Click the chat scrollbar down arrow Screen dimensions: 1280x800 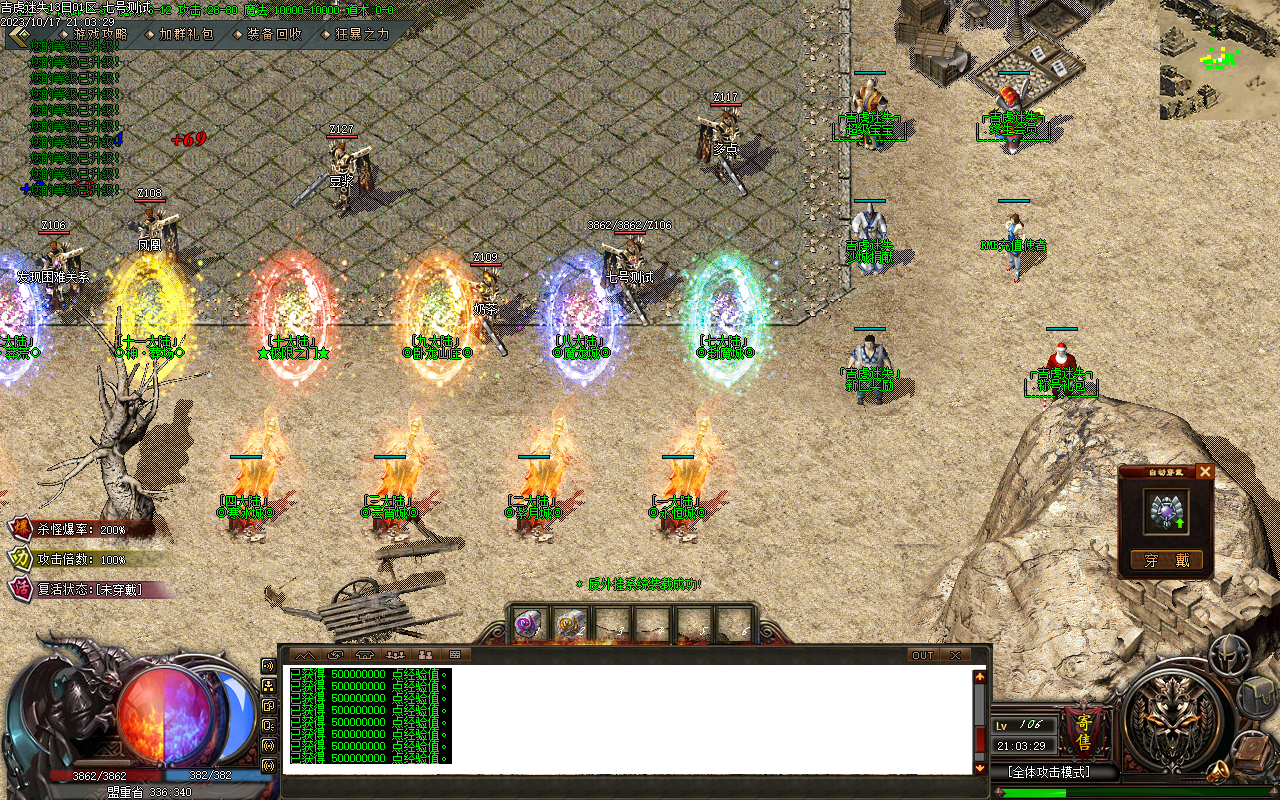pyautogui.click(x=980, y=768)
